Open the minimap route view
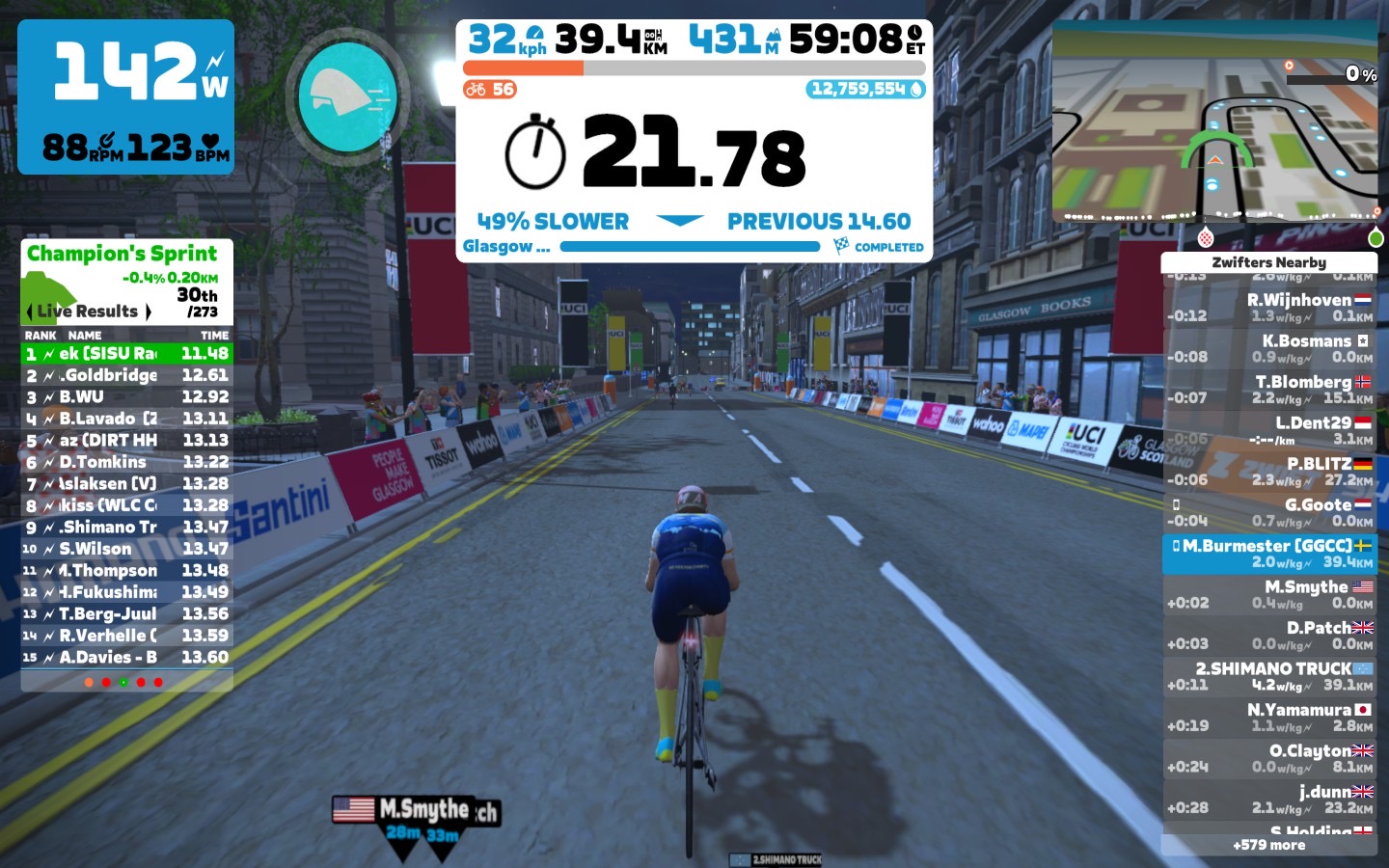1389x868 pixels. coord(1214,123)
